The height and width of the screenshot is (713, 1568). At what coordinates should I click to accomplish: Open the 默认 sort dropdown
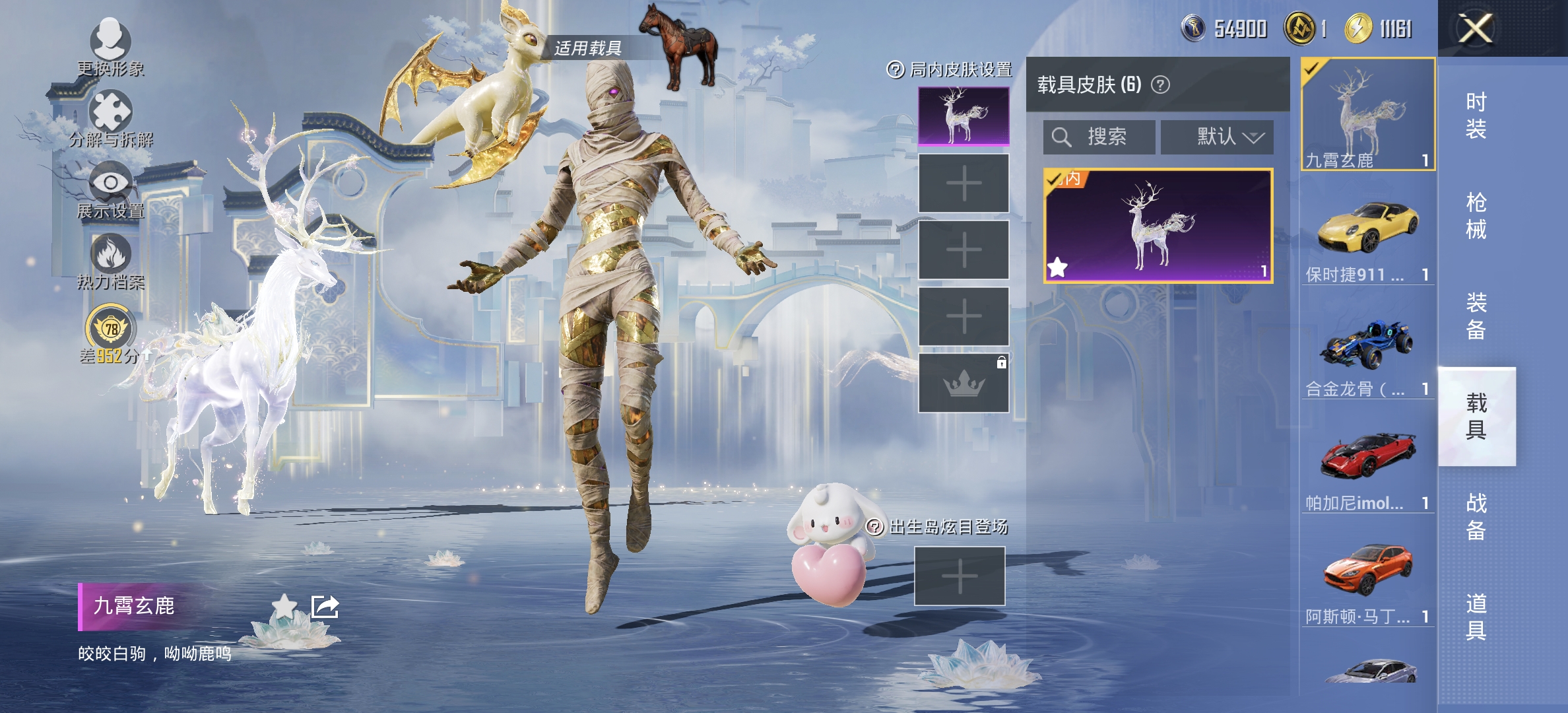pyautogui.click(x=1217, y=137)
